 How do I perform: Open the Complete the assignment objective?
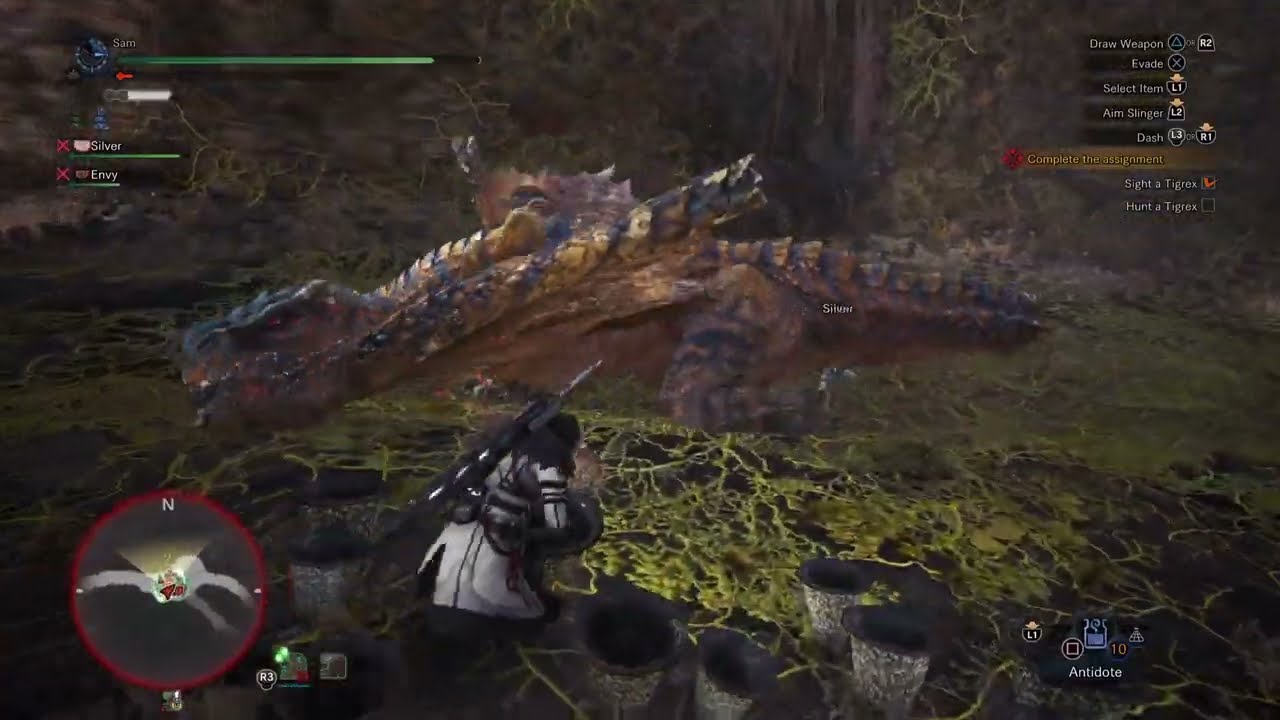tap(1094, 159)
